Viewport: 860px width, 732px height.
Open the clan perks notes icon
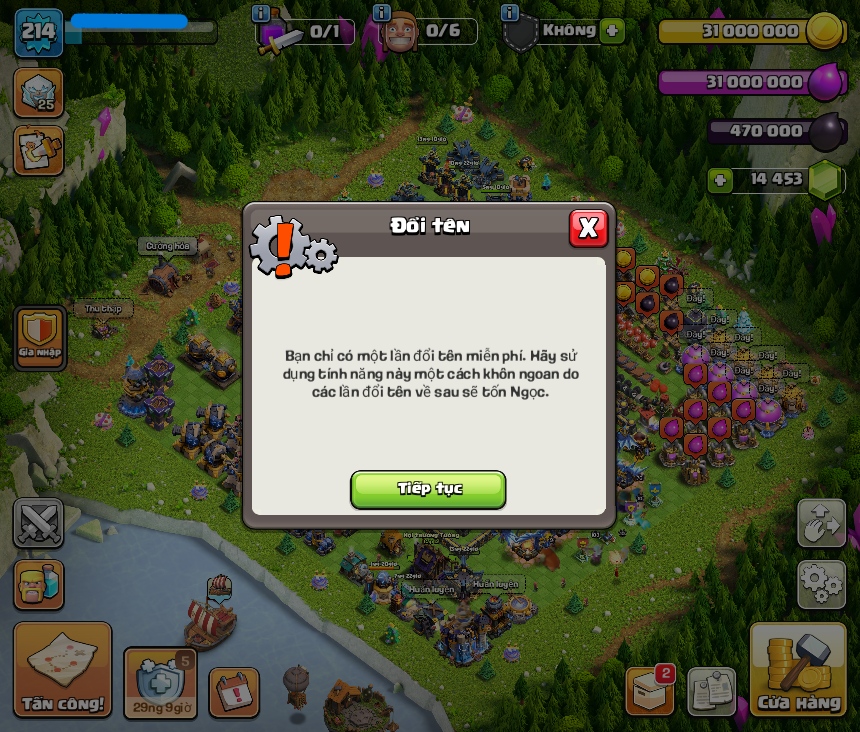(39, 150)
